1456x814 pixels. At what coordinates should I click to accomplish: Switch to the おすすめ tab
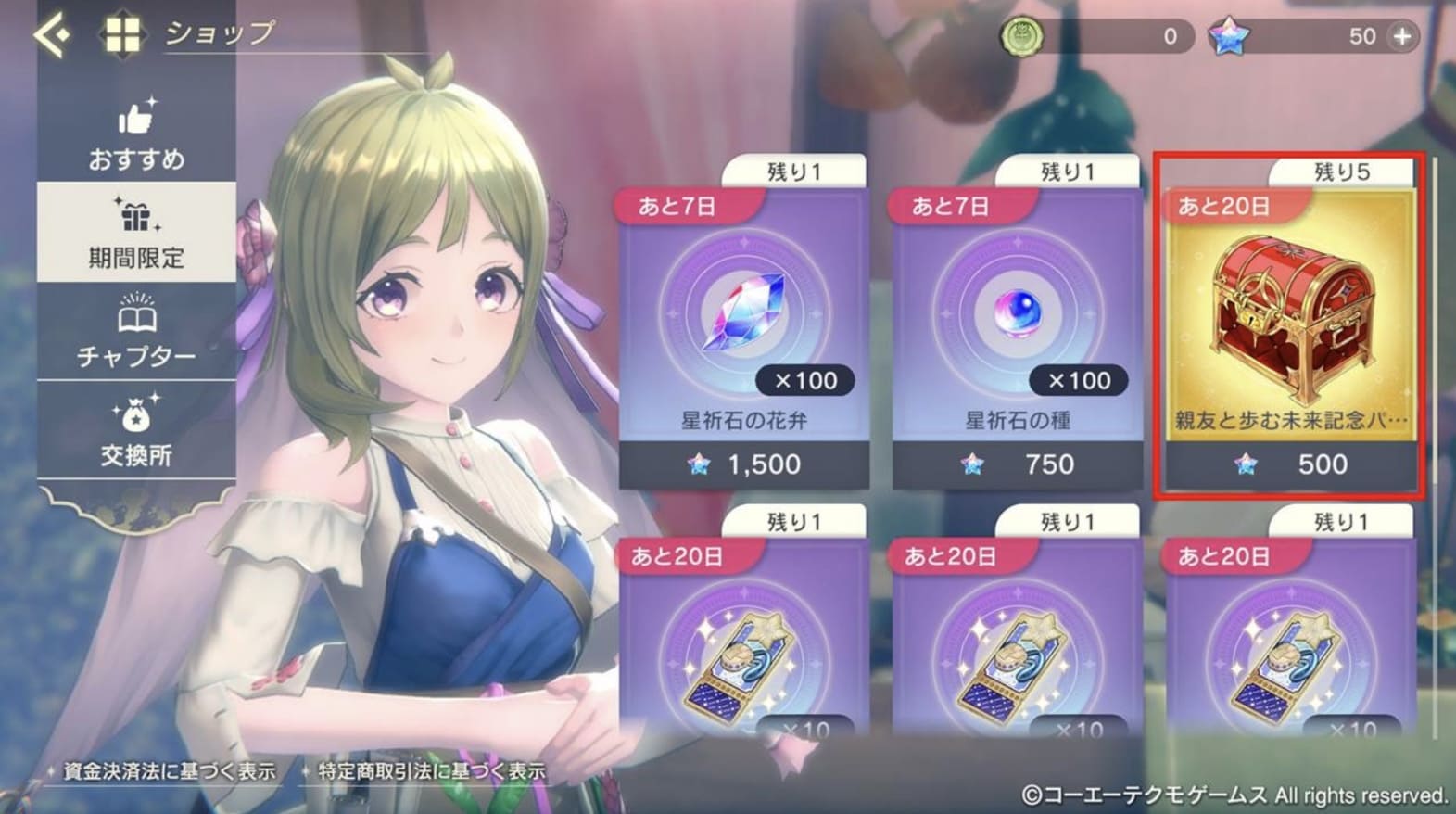(x=135, y=134)
